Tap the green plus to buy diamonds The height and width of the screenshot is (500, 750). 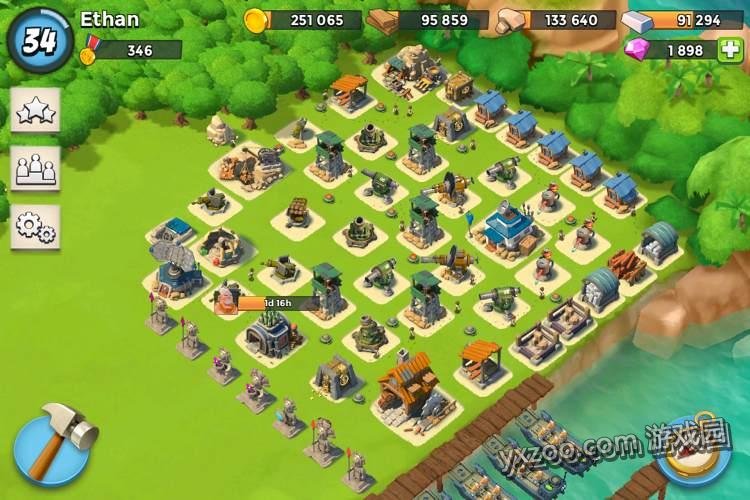[x=732, y=49]
